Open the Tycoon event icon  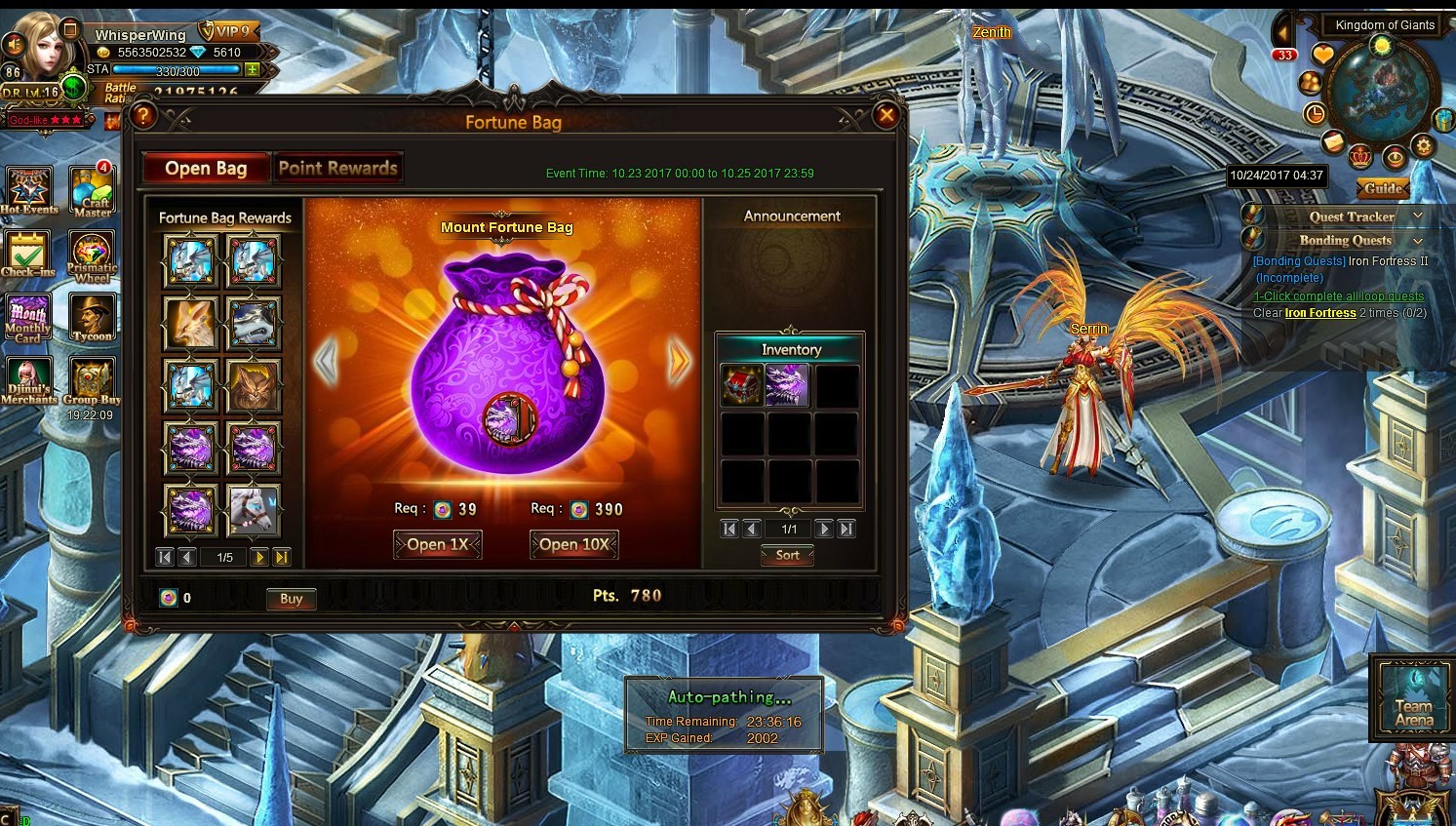pyautogui.click(x=92, y=318)
